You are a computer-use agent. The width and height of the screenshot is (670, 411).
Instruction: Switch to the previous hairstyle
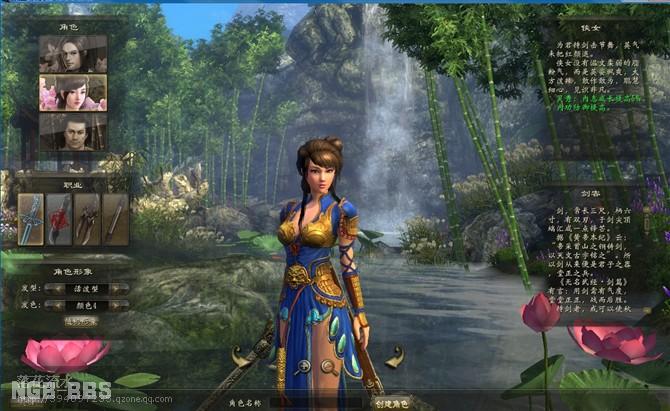(49, 288)
